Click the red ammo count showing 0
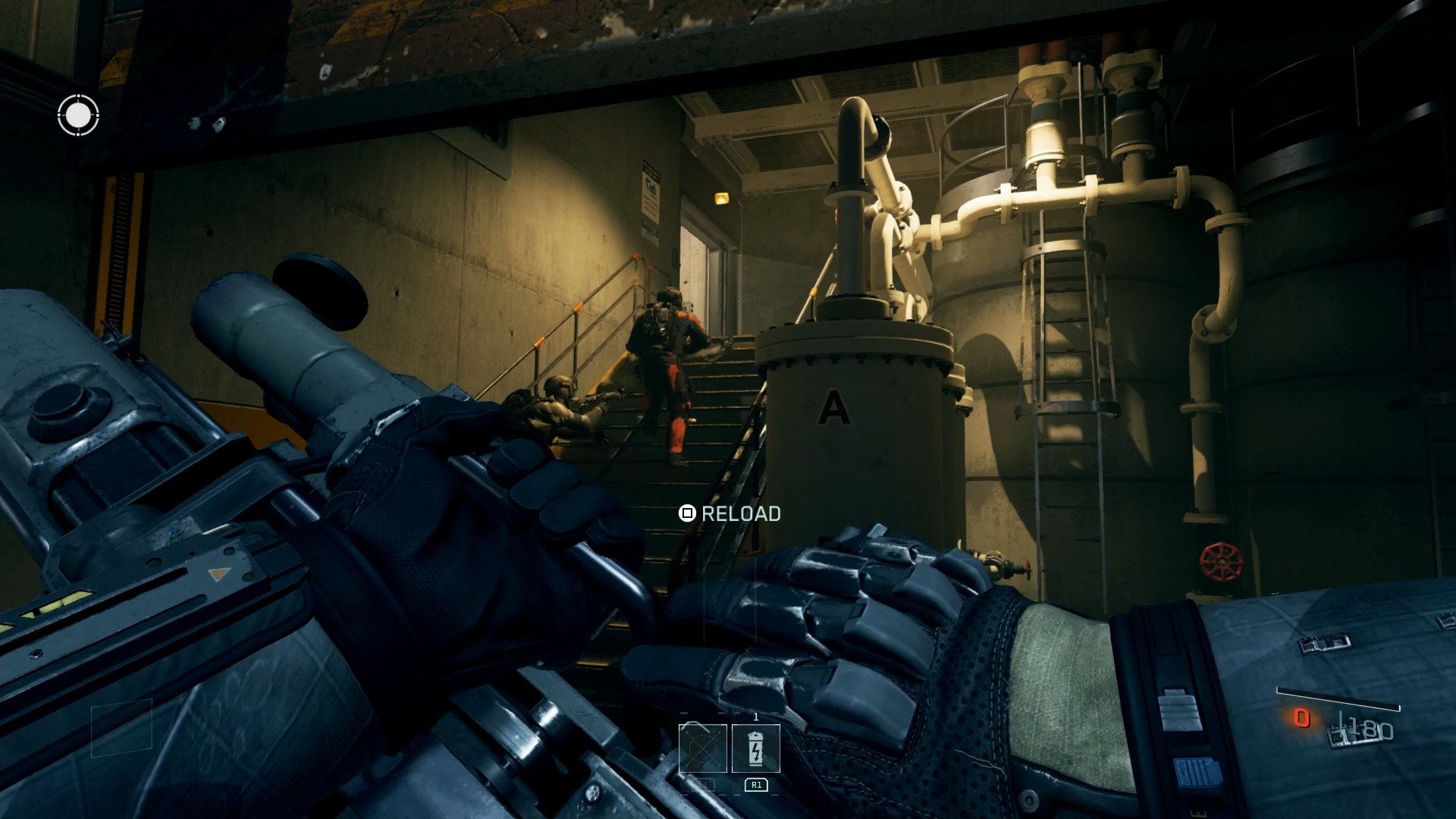Image resolution: width=1456 pixels, height=819 pixels. coord(1302,720)
